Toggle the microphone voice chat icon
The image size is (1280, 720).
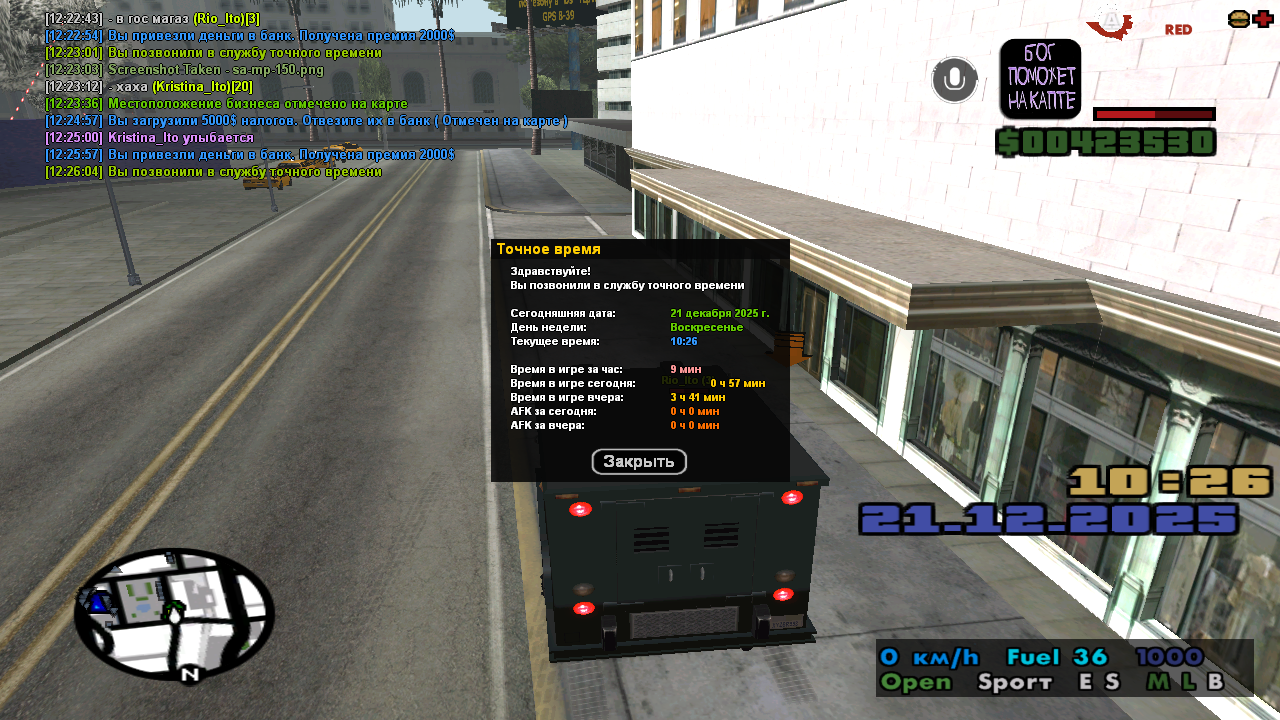tap(954, 80)
